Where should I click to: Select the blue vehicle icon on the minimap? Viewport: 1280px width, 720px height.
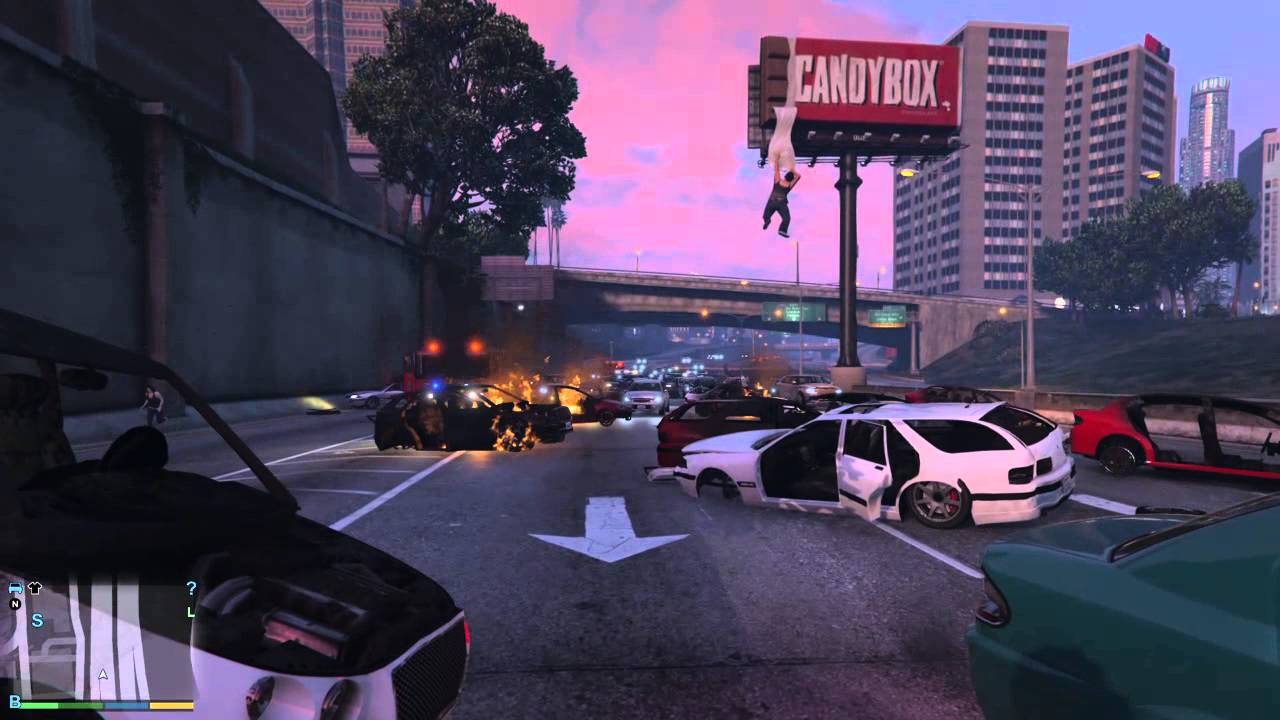(x=16, y=588)
